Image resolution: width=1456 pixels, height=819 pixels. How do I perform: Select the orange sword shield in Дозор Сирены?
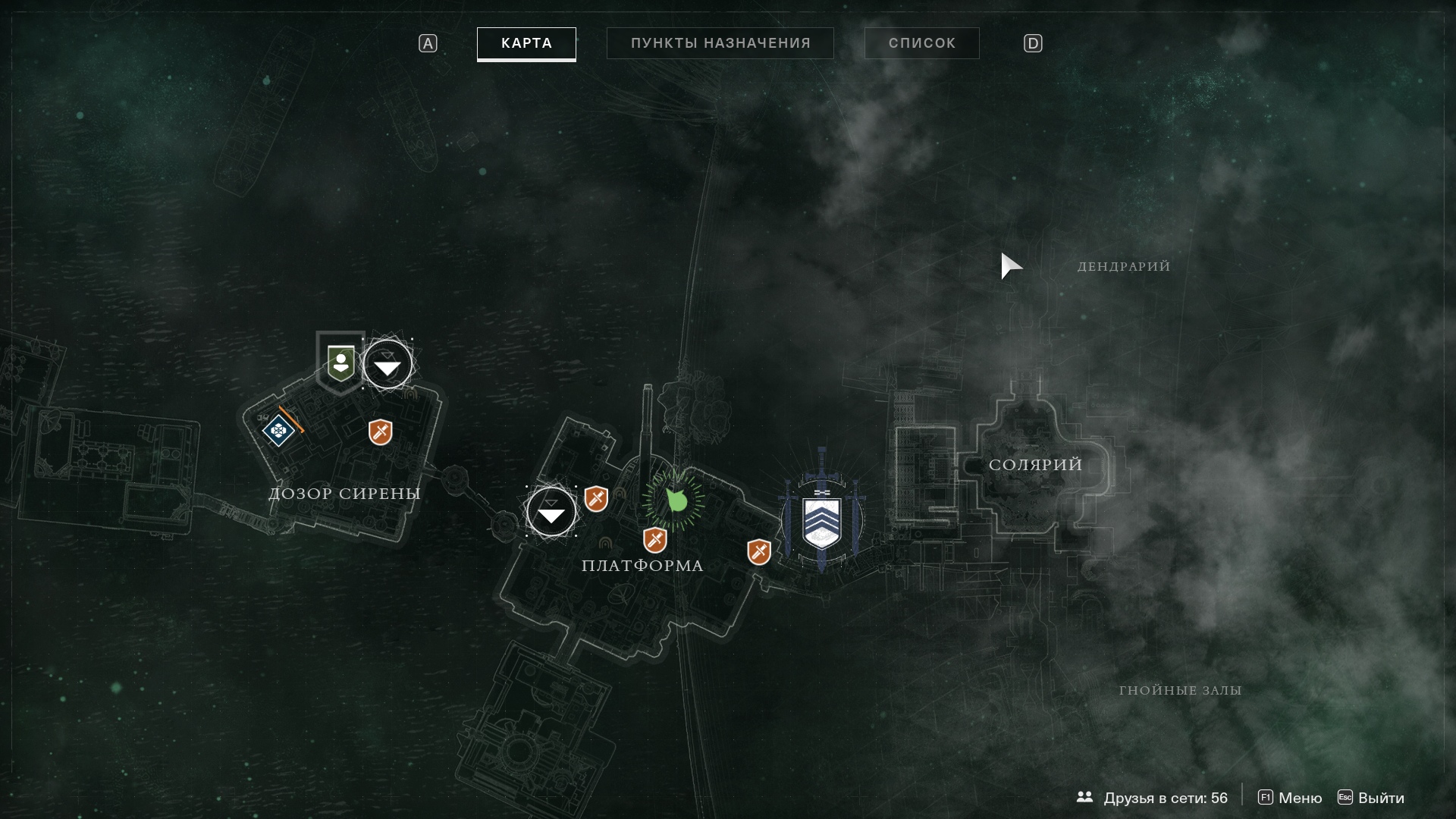tap(380, 432)
